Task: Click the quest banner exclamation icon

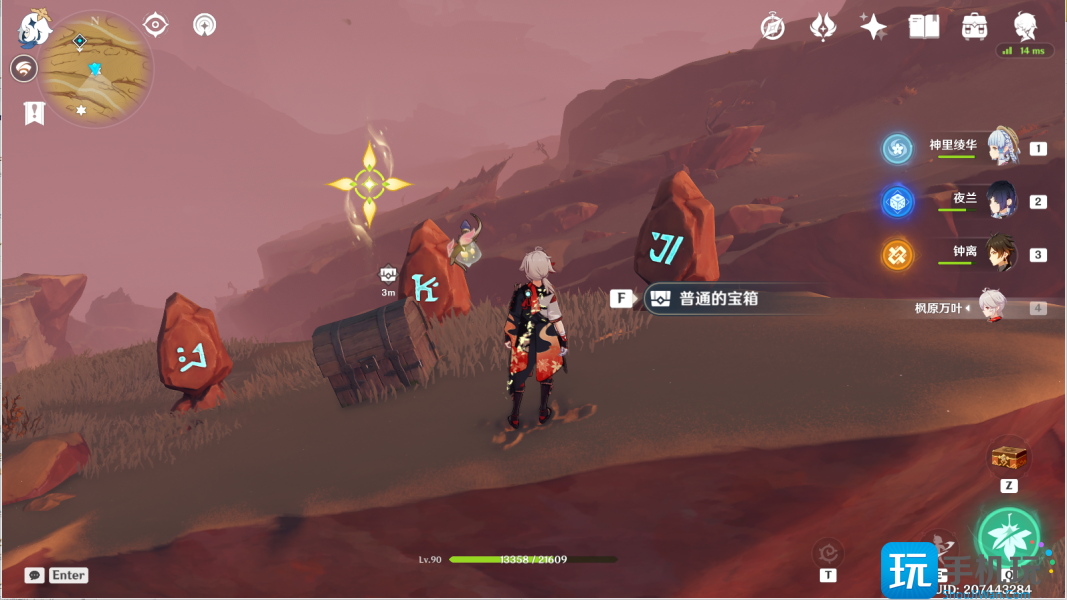Action: click(x=35, y=112)
